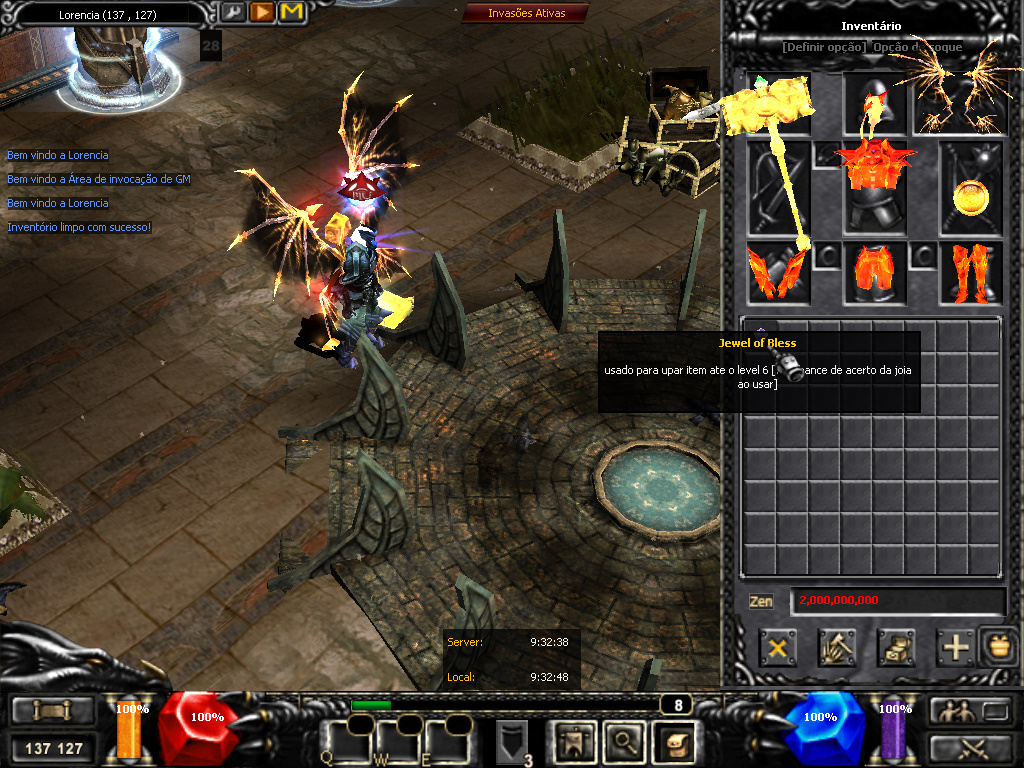1024x768 pixels.
Task: Close the inventory with the X button
Action: [777, 648]
